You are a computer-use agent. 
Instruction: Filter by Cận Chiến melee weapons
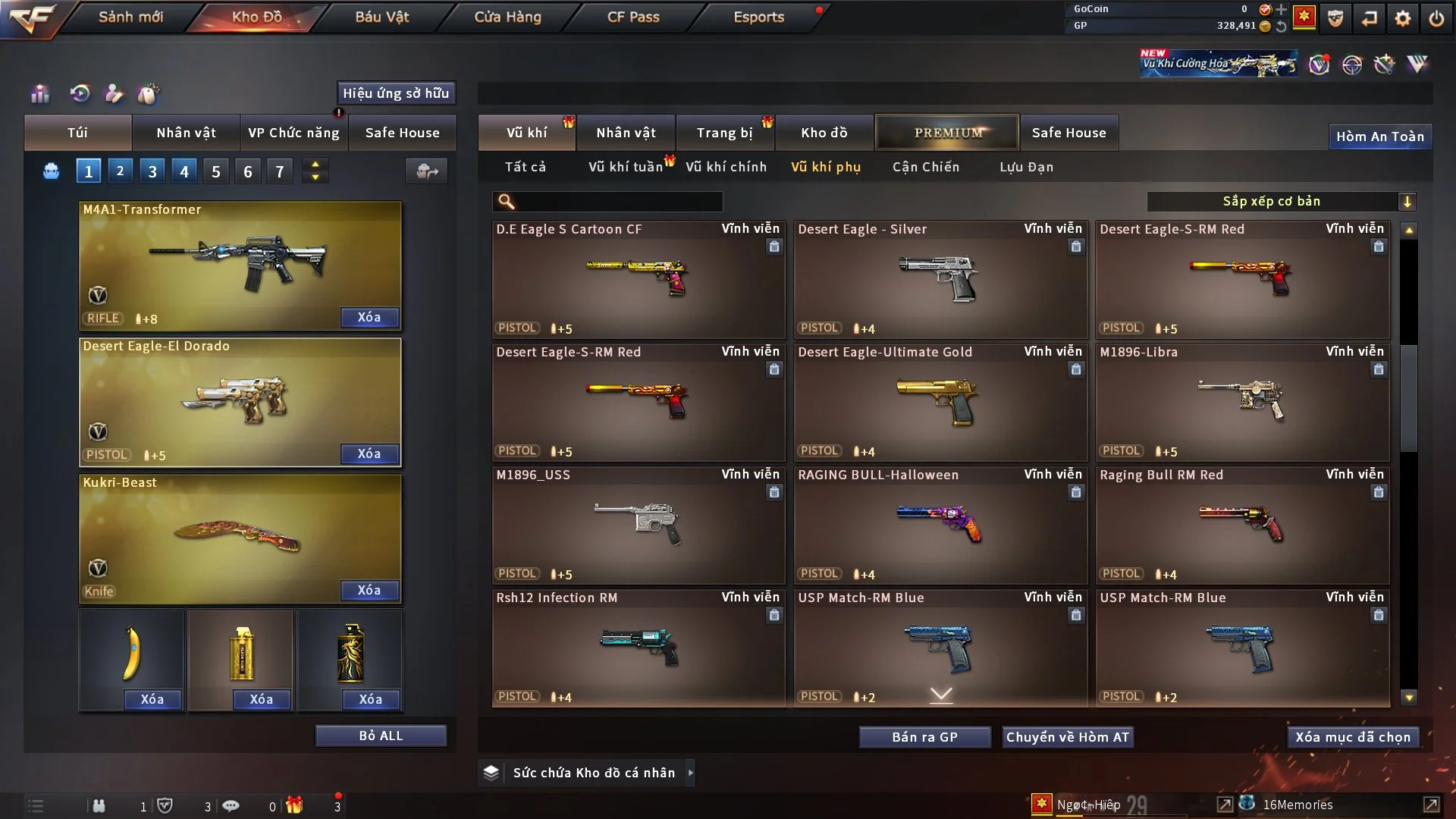coord(925,167)
